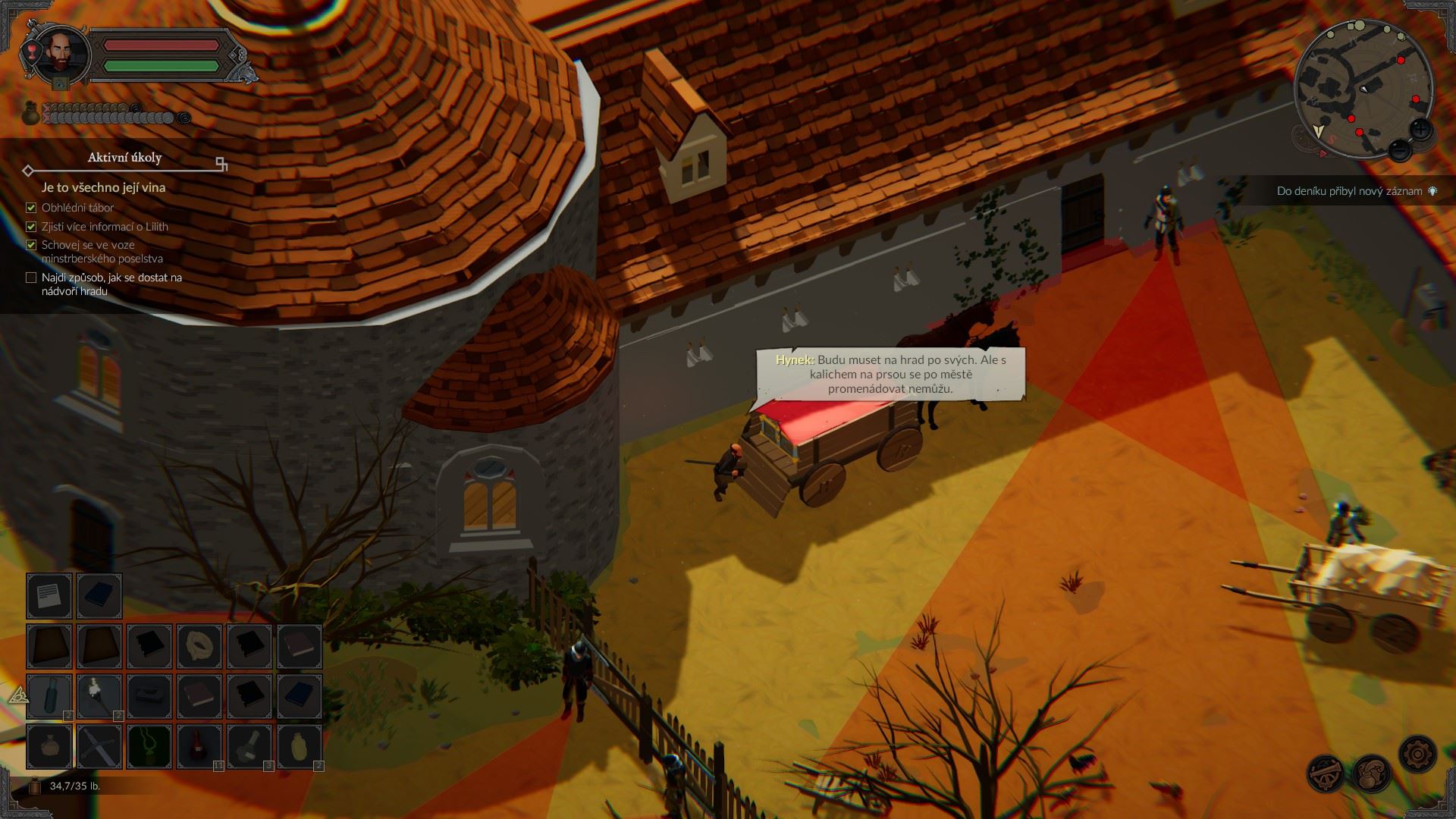Select the sword icon in the inventory

[x=99, y=746]
